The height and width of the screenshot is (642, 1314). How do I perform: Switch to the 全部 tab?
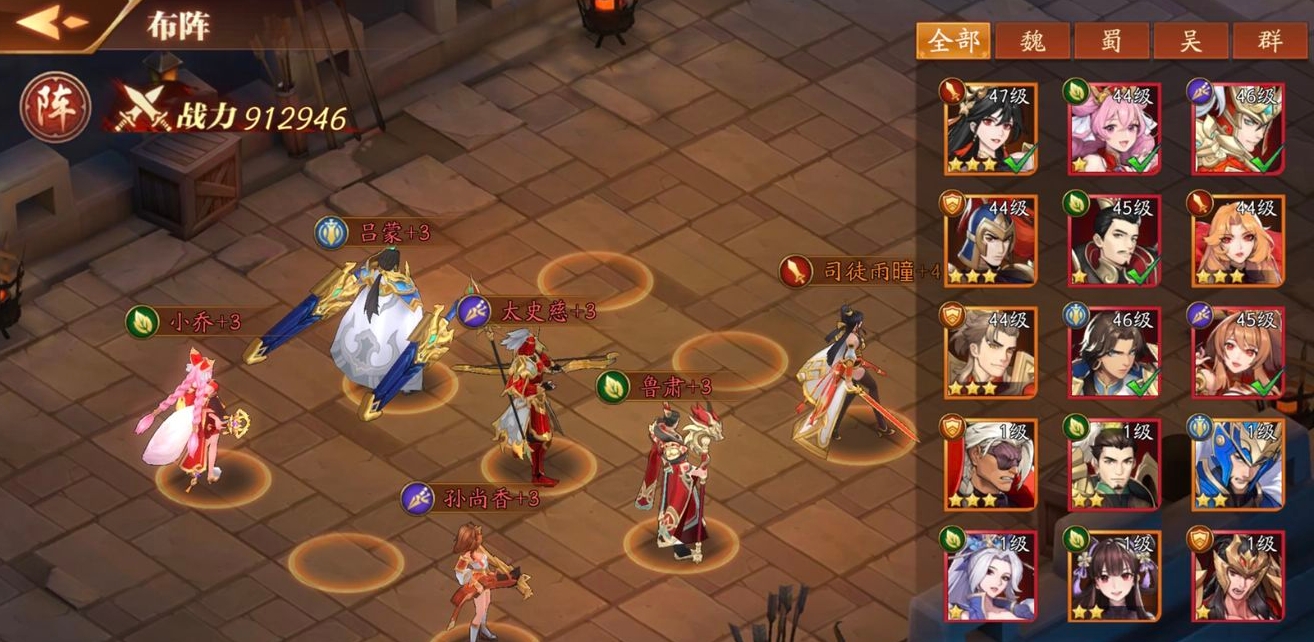pyautogui.click(x=954, y=41)
